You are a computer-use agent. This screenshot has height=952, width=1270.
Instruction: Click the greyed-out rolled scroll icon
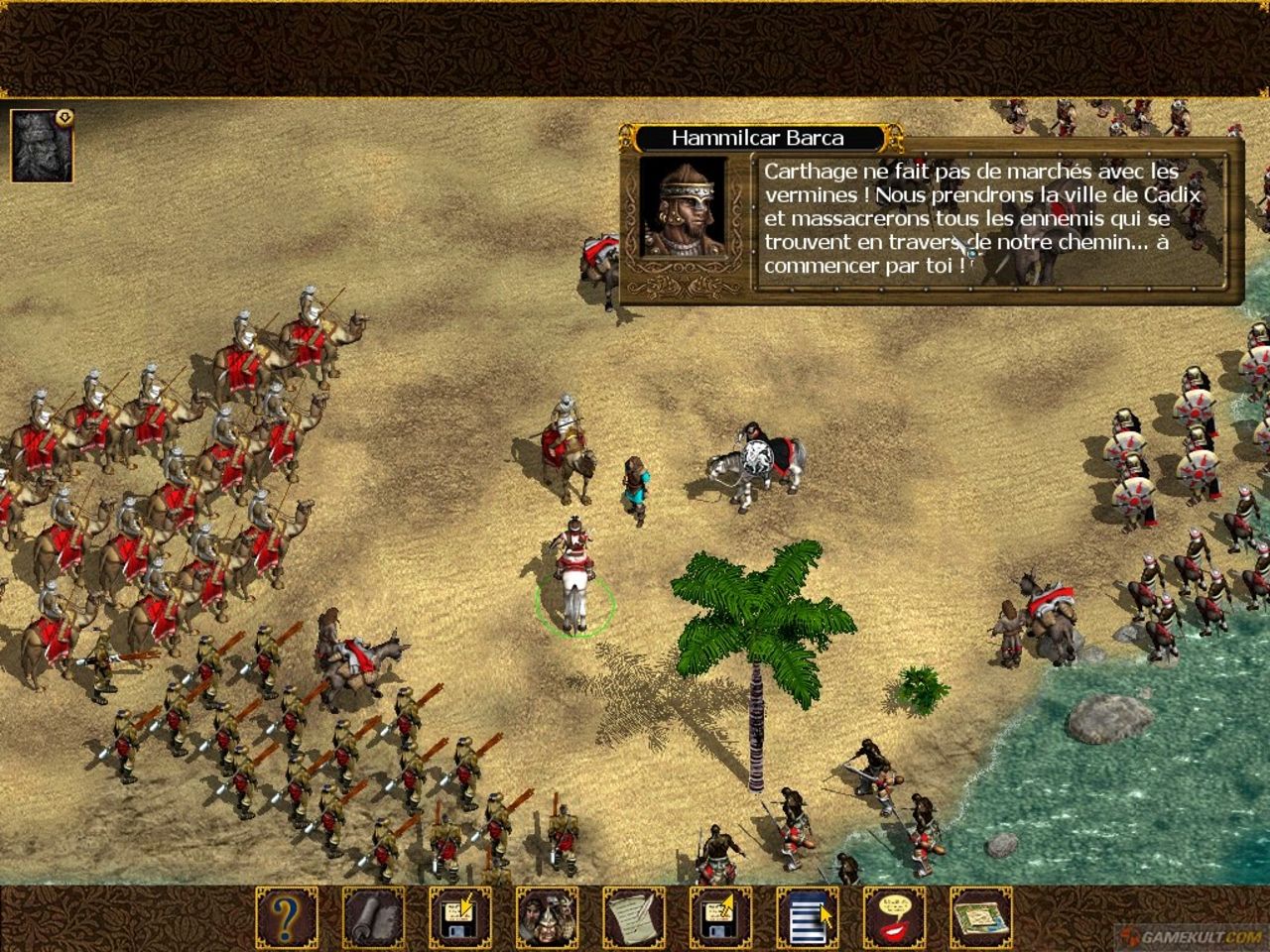tap(373, 917)
